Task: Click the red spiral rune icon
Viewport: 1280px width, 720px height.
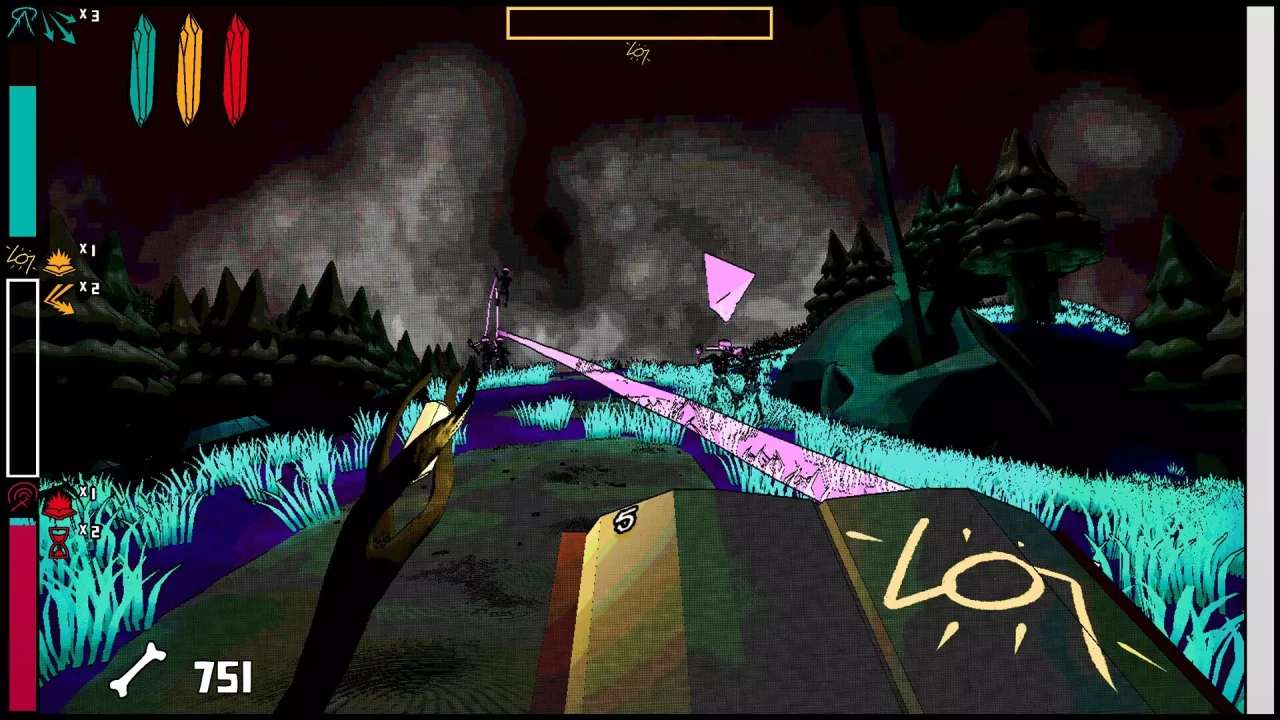Action: (x=21, y=497)
